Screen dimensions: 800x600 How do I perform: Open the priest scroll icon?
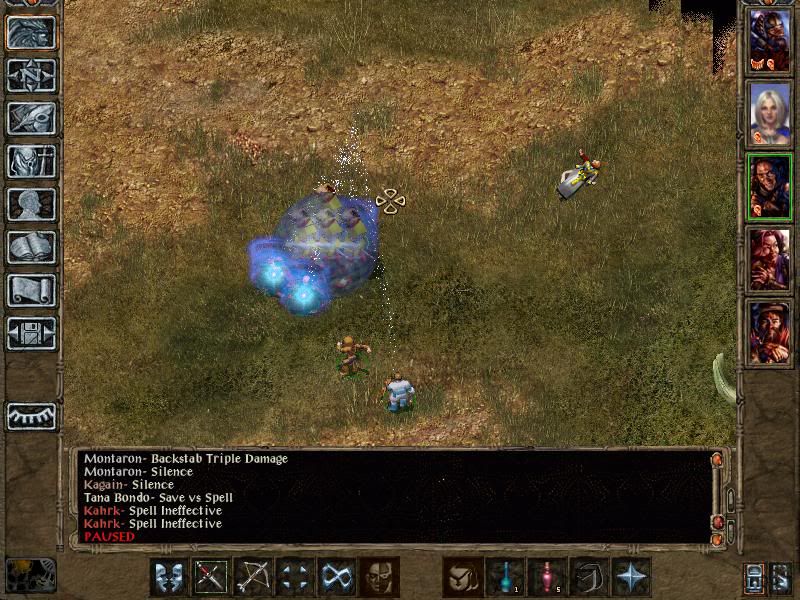coord(31,291)
